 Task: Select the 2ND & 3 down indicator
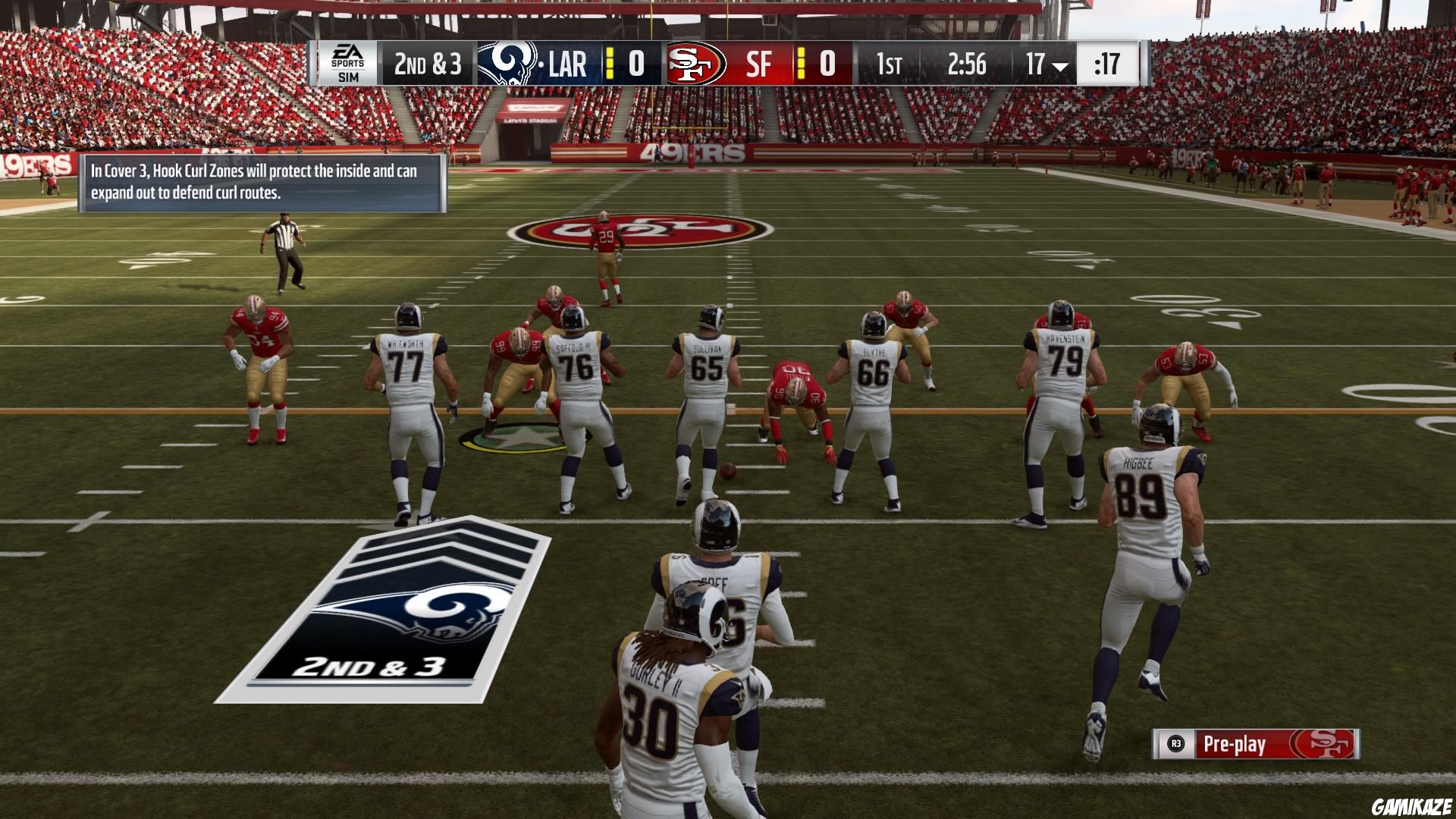coord(428,64)
